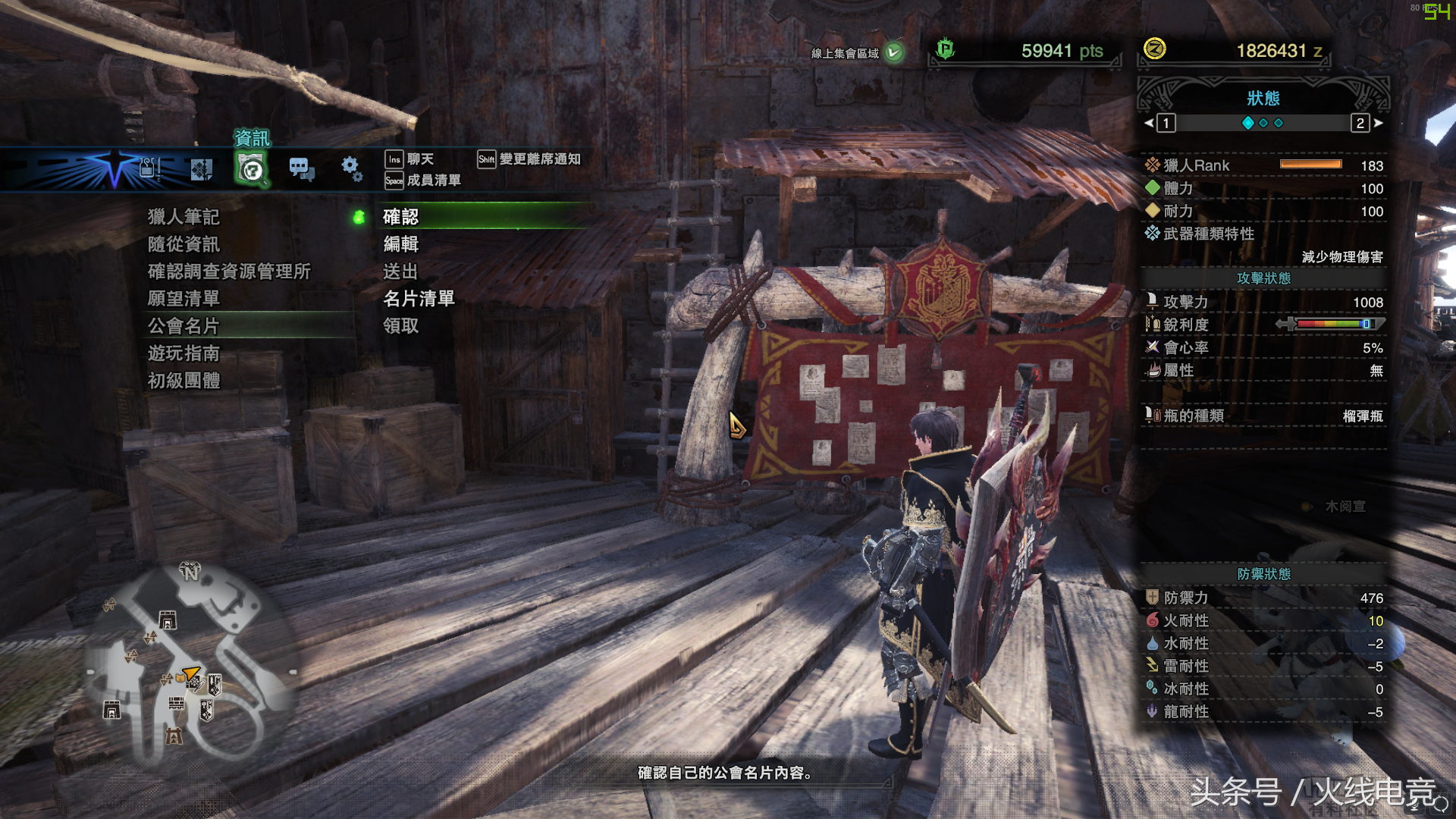Viewport: 1456px width, 819px height.
Task: Open the 資訊 info tab icon
Action: click(252, 168)
